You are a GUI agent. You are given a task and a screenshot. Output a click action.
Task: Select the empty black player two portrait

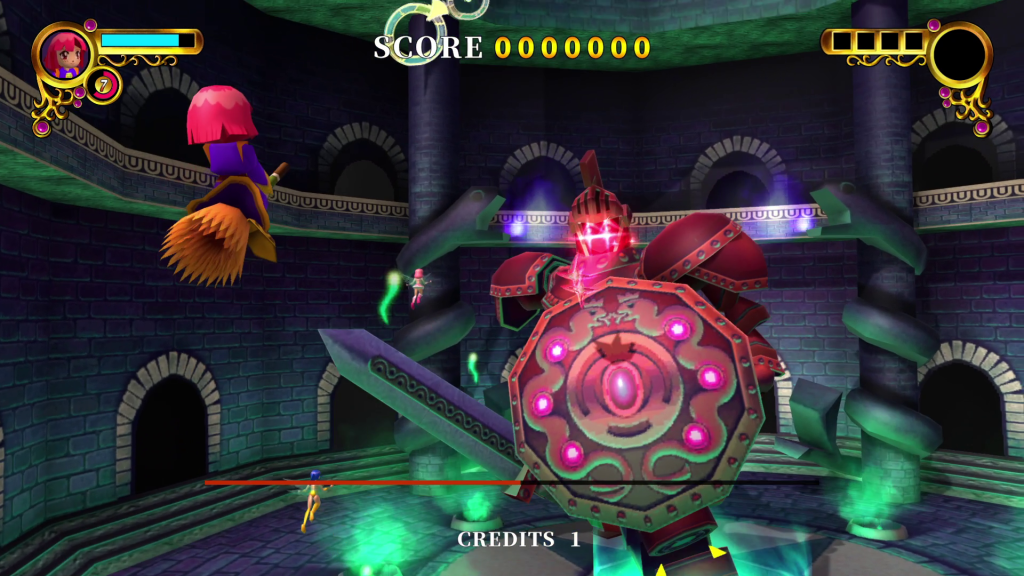point(960,55)
